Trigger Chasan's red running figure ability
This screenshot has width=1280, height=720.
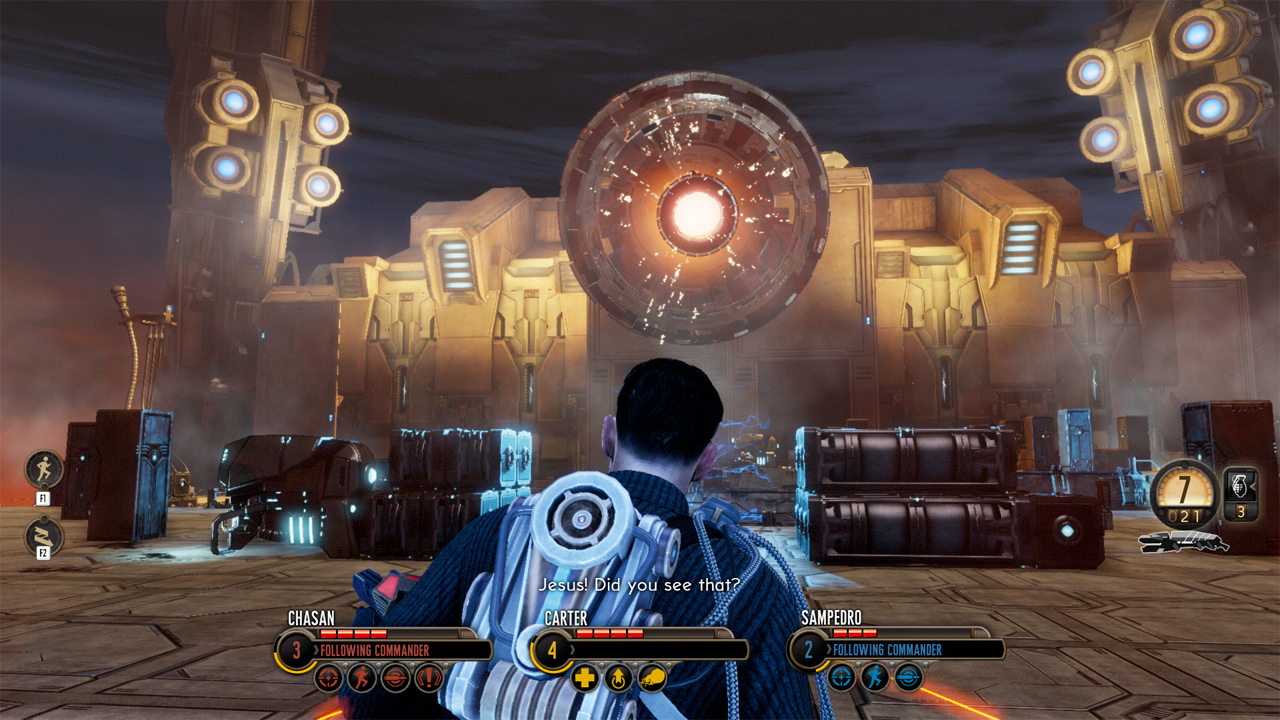362,677
